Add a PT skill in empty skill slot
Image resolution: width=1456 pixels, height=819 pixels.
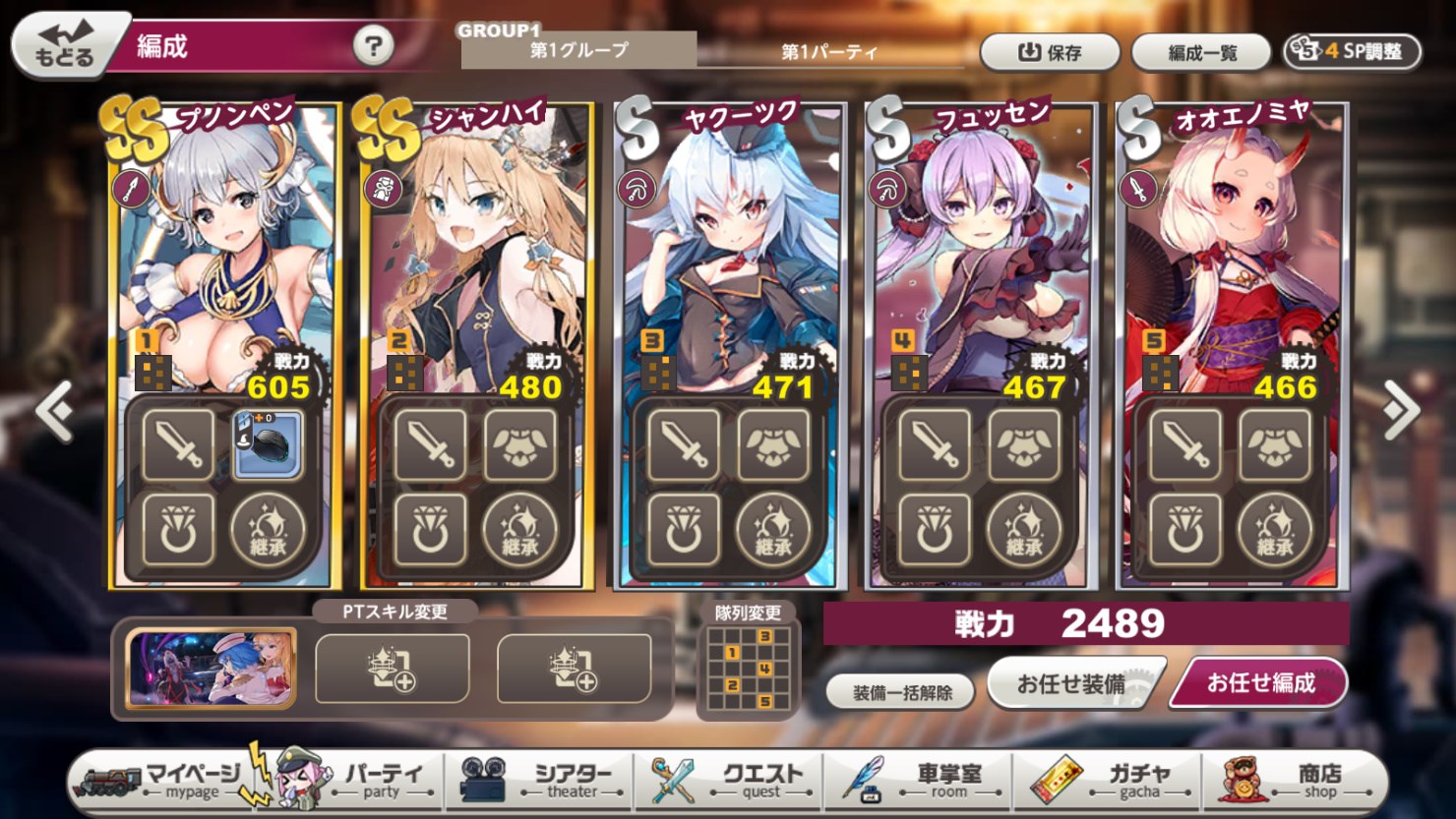(394, 667)
